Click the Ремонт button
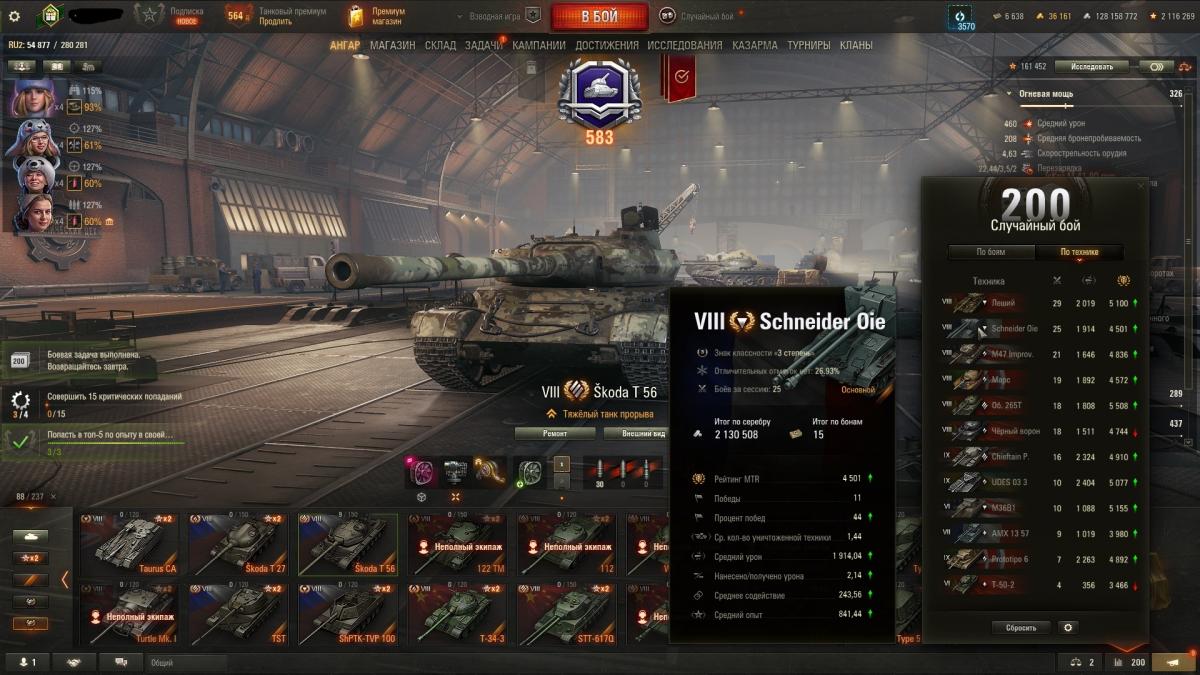The width and height of the screenshot is (1200, 675). (x=555, y=433)
